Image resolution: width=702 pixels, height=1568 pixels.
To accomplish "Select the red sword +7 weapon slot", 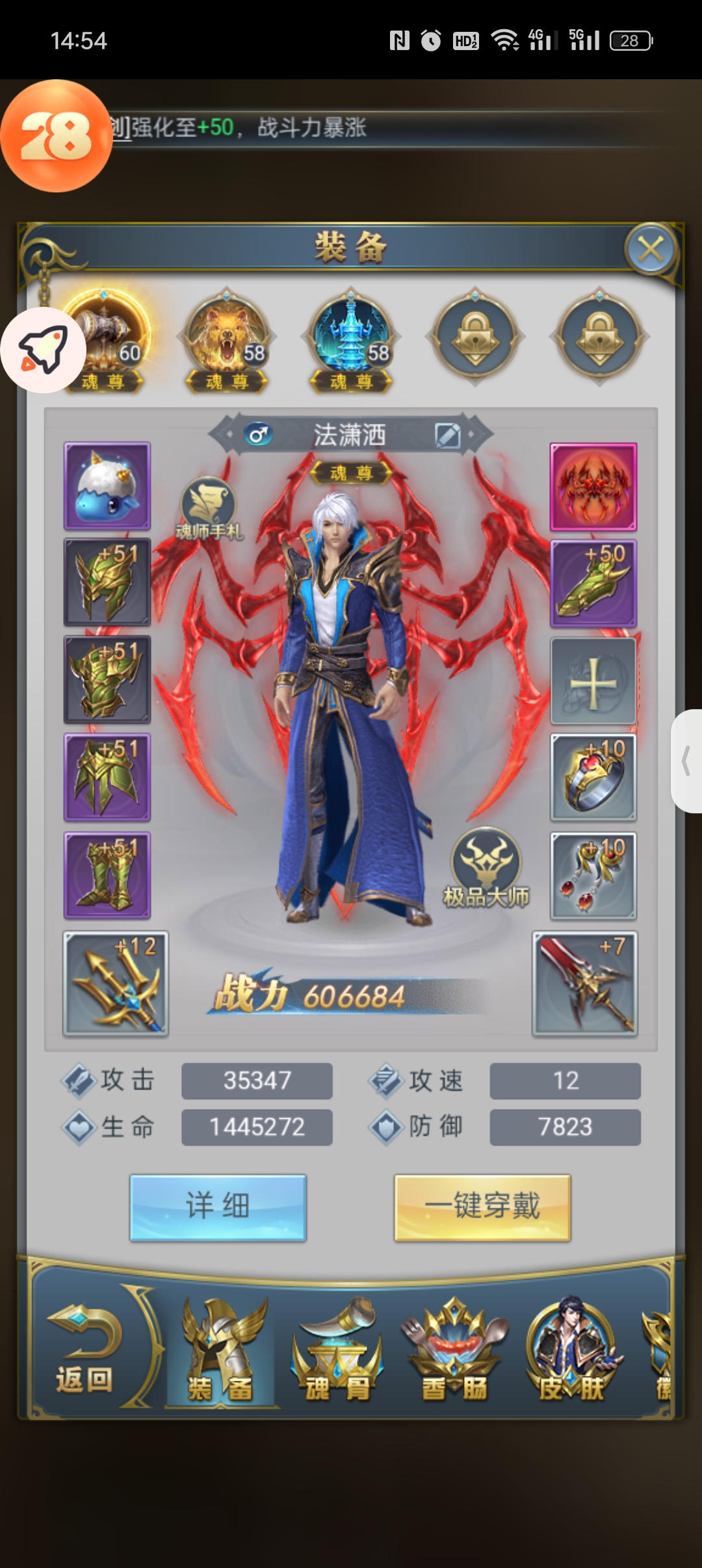I will pyautogui.click(x=584, y=984).
